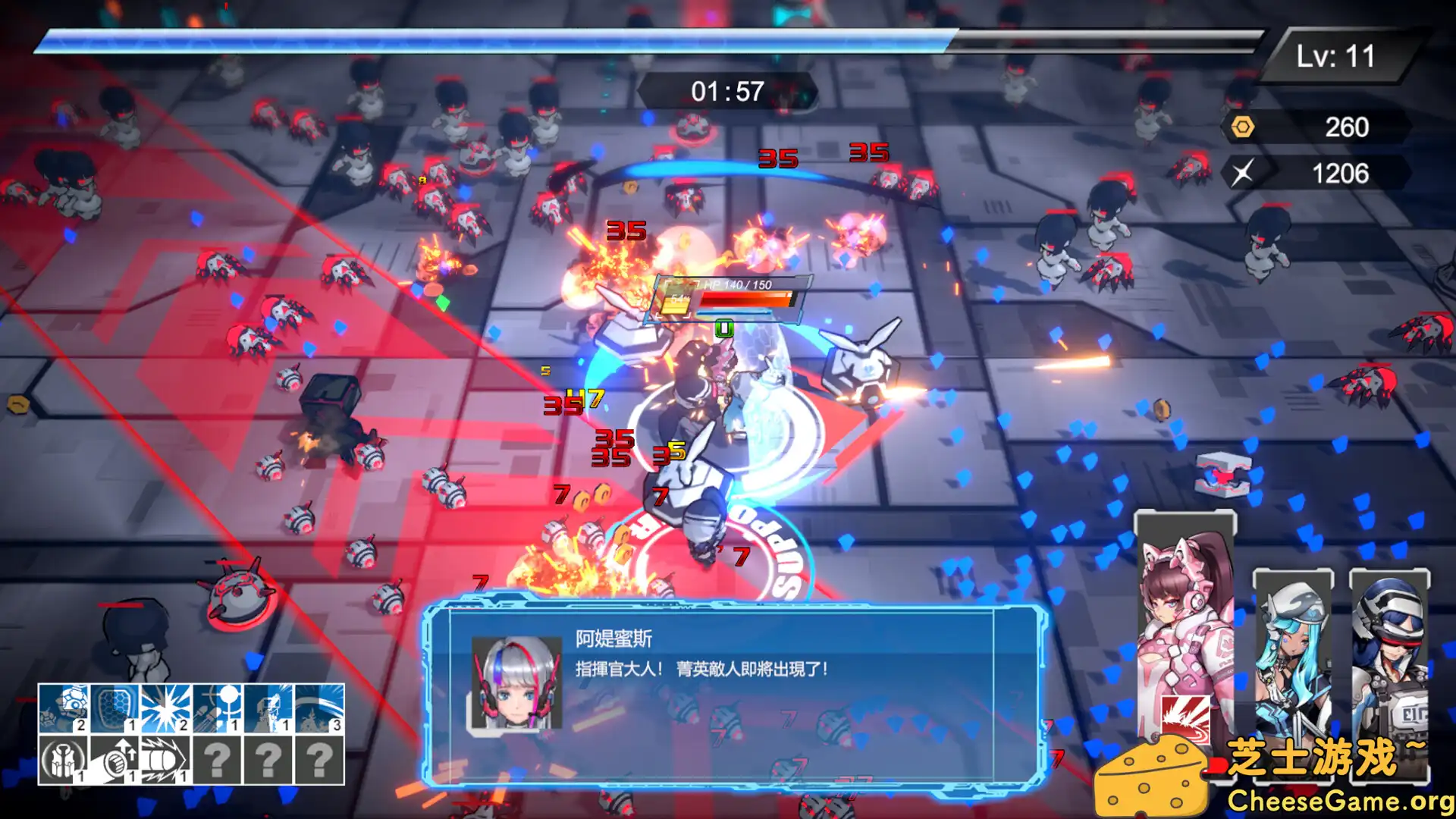Click the gold hexagon currency icon
The height and width of the screenshot is (819, 1456).
coord(1244,127)
